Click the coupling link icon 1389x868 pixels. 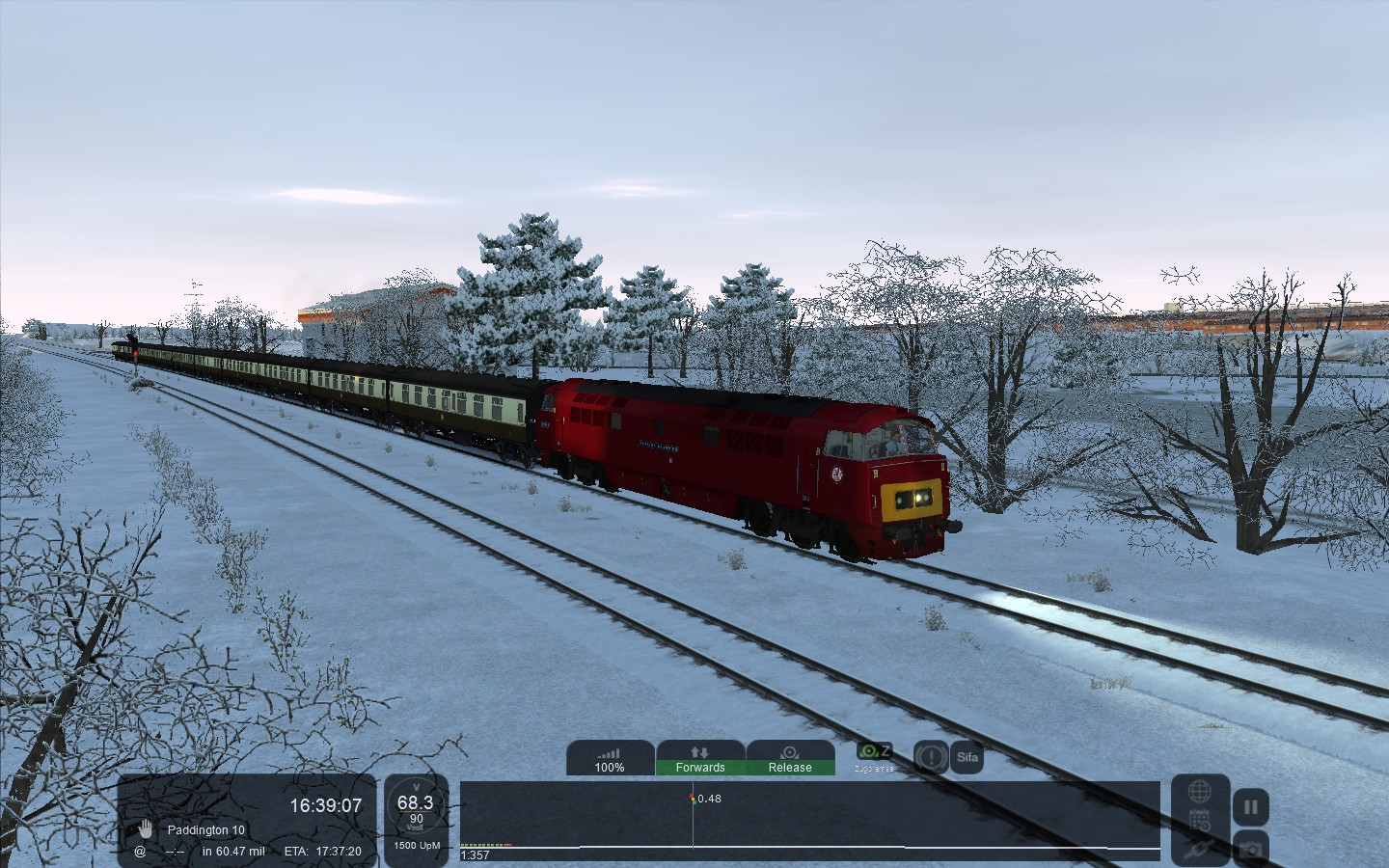click(x=1200, y=849)
